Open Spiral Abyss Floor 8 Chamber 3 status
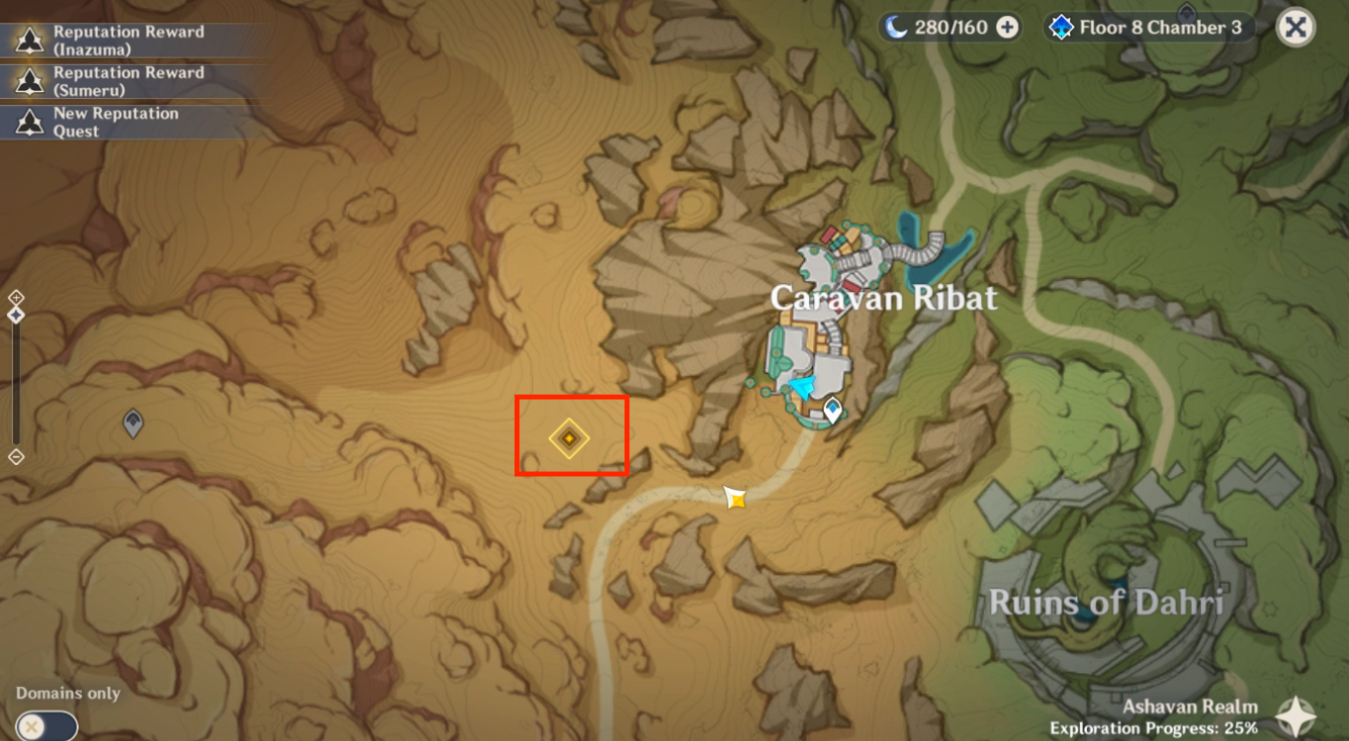1349x741 pixels. 1147,28
